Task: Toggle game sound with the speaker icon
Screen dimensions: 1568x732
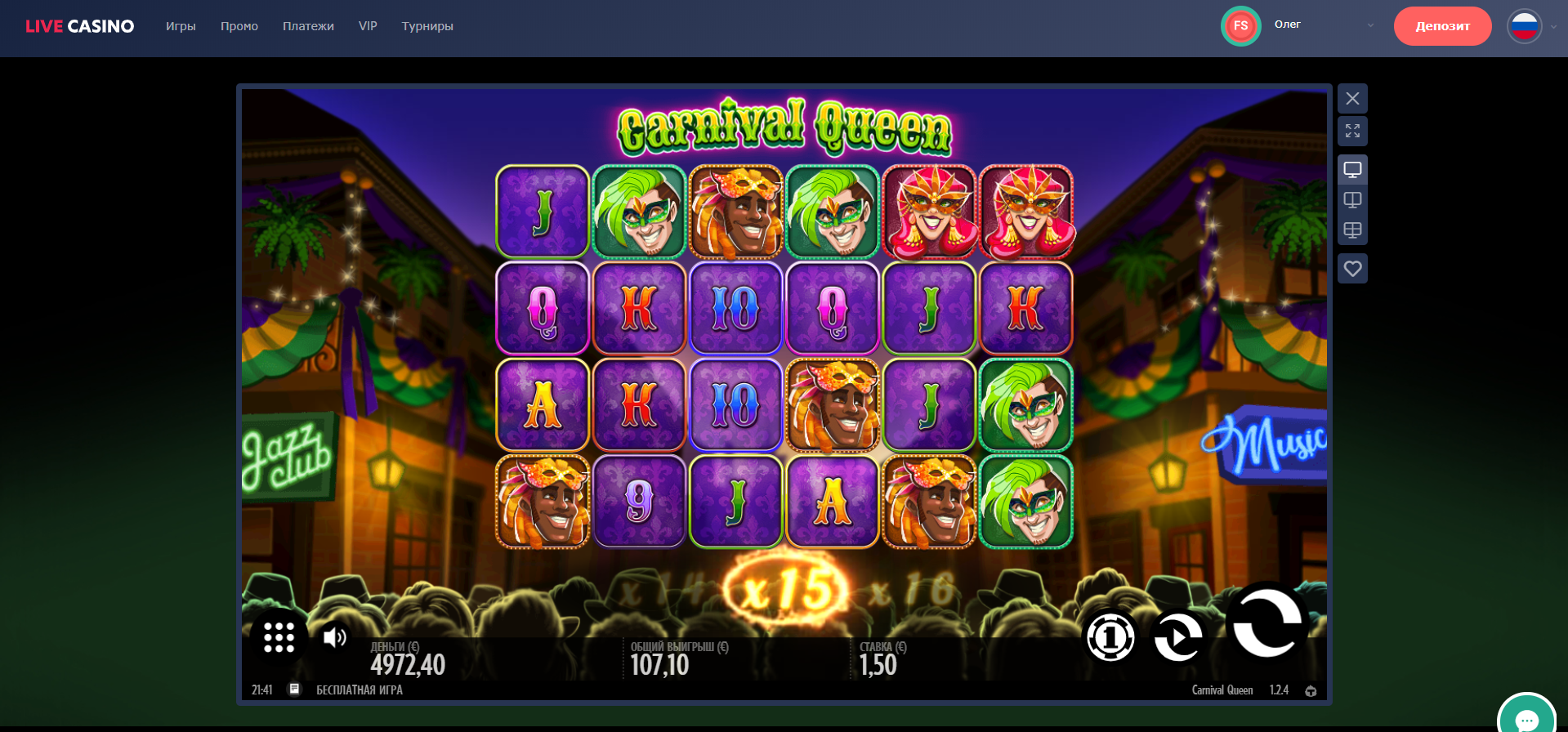Action: (x=334, y=637)
